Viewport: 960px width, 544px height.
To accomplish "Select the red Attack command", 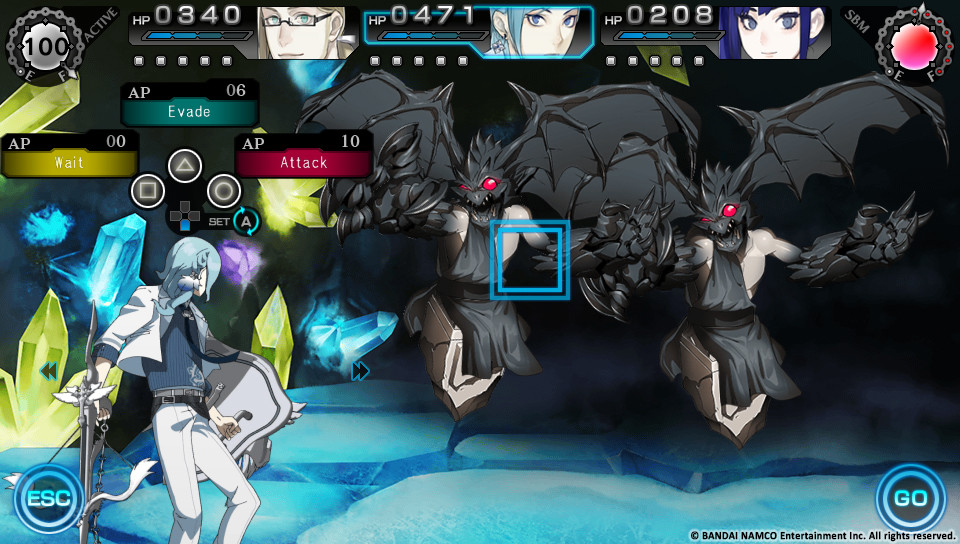I will pos(303,161).
